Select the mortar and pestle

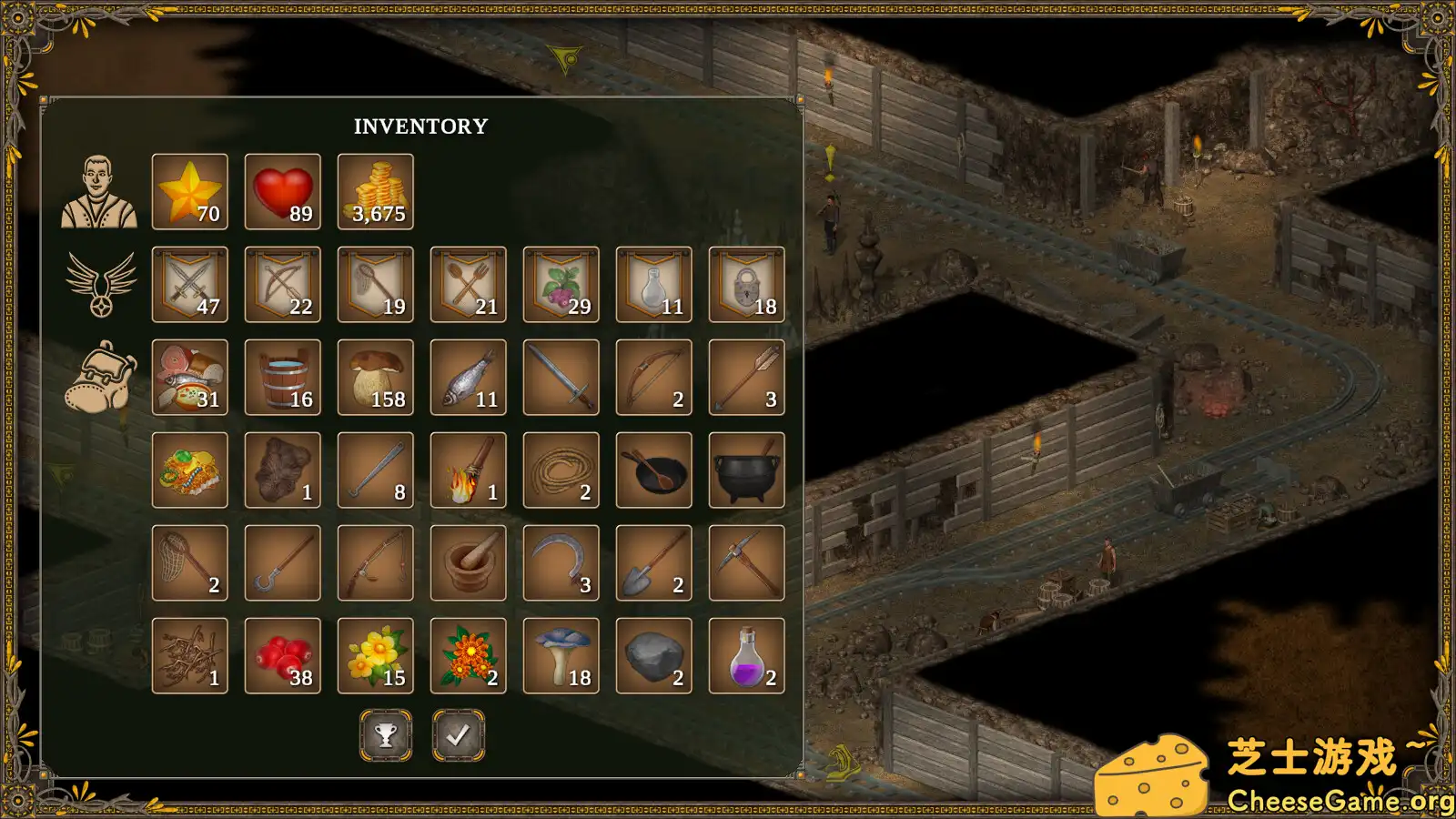468,562
